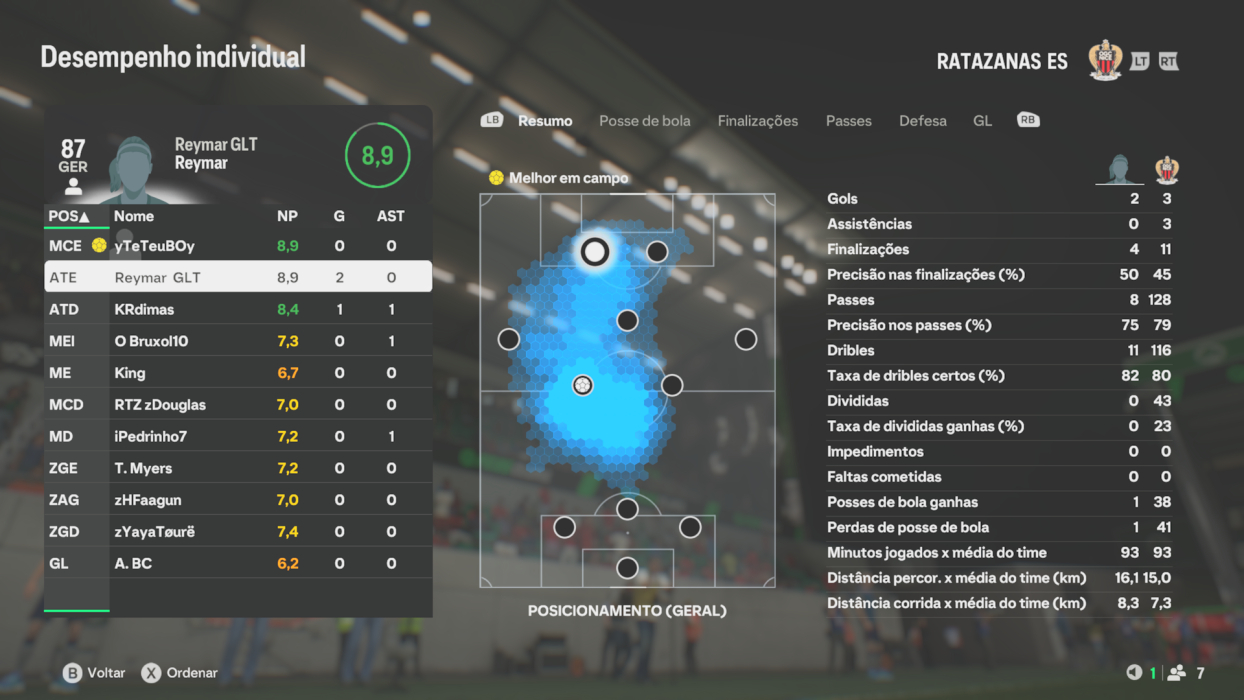Go to the Defesa tab
Screen dimensions: 1244x700
point(922,121)
